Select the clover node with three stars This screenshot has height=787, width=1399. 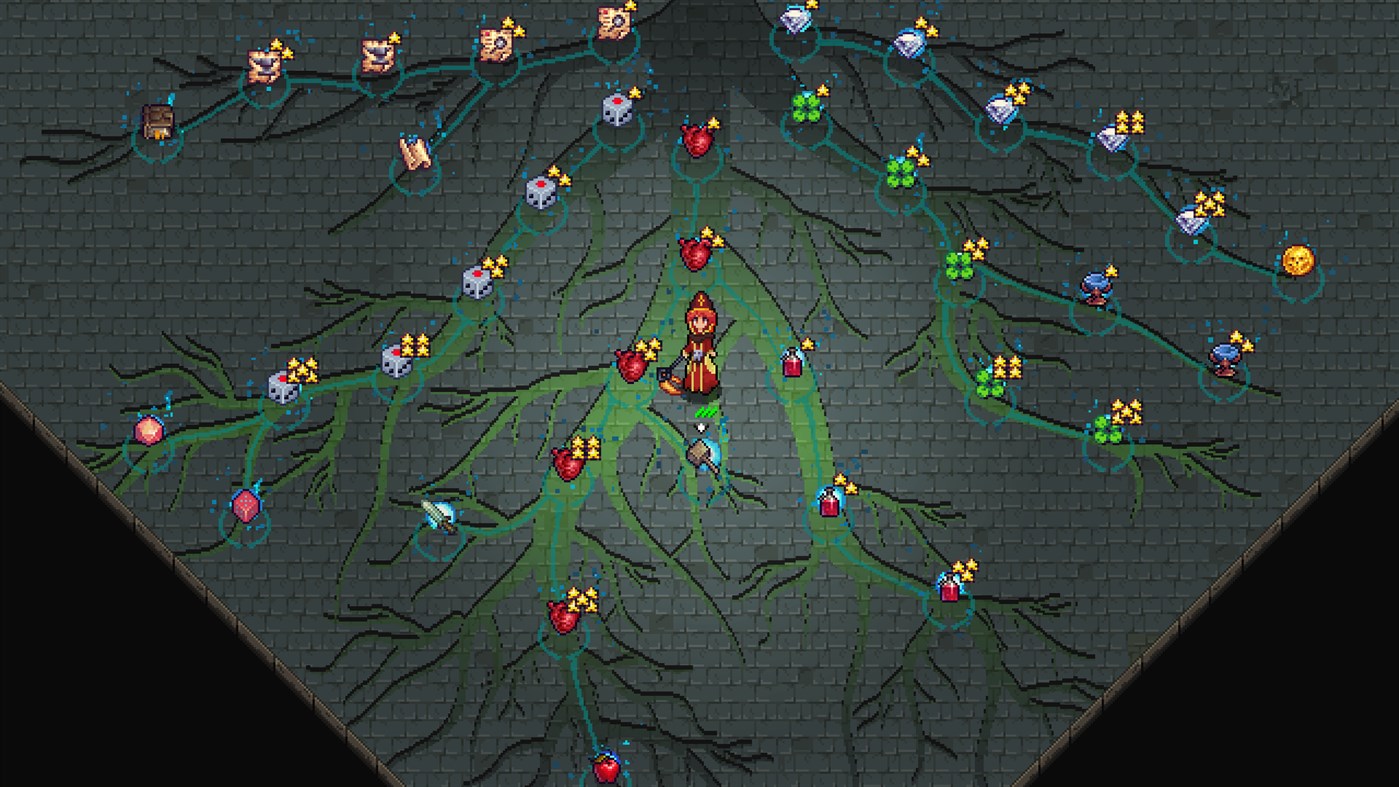pyautogui.click(x=958, y=266)
